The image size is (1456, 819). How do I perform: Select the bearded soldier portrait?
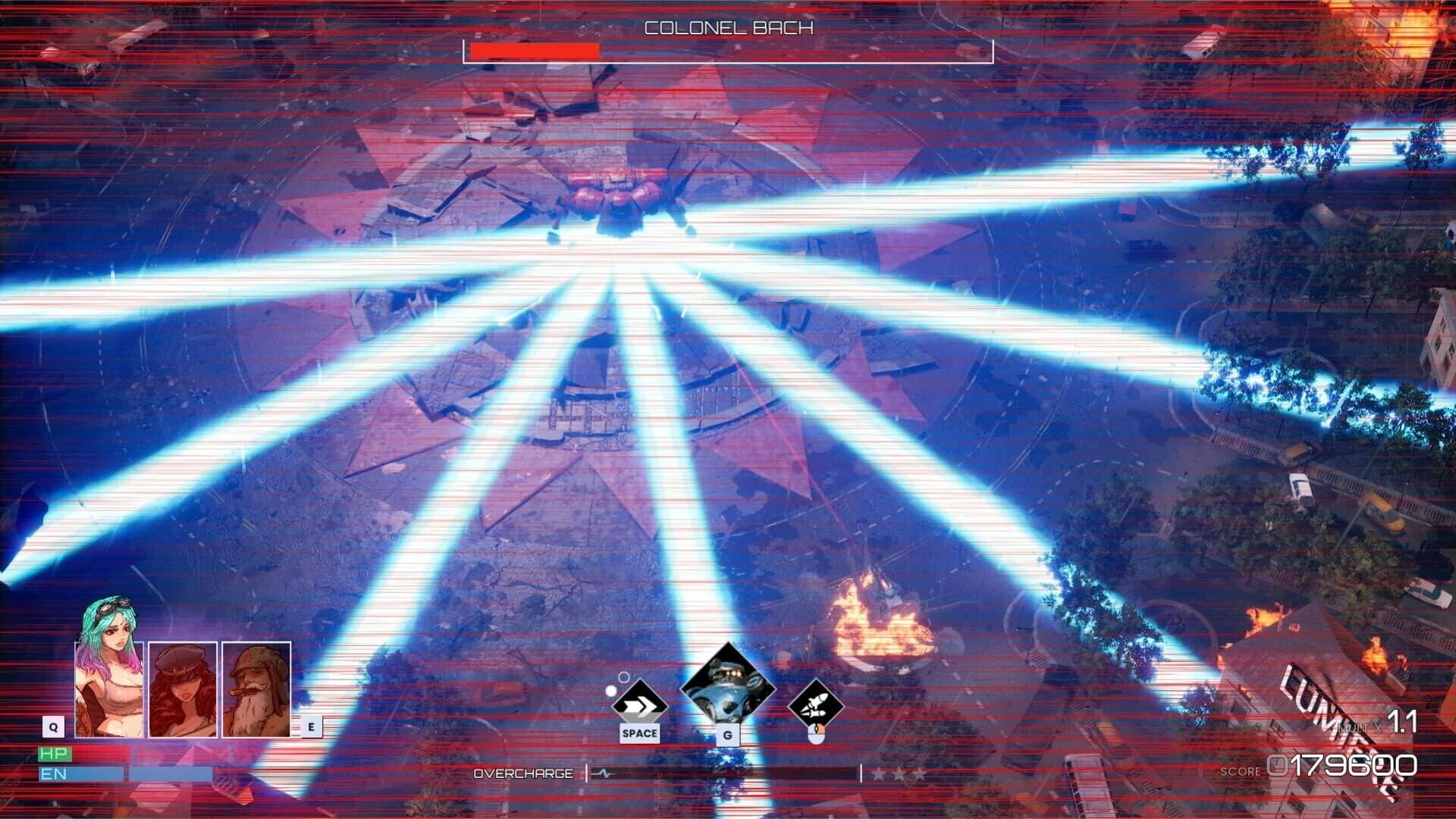point(256,690)
